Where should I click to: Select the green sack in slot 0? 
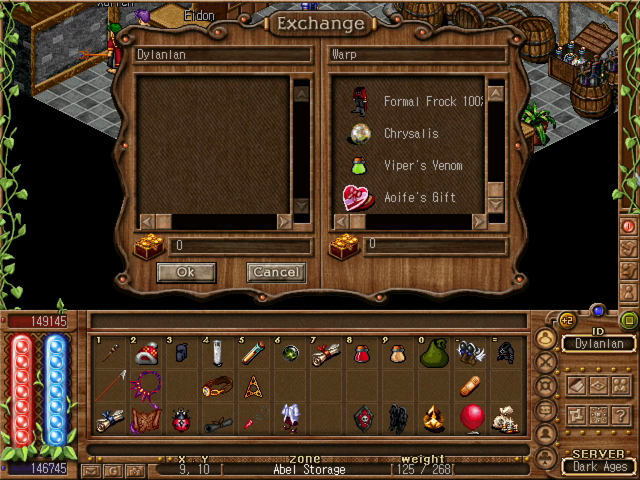click(434, 354)
